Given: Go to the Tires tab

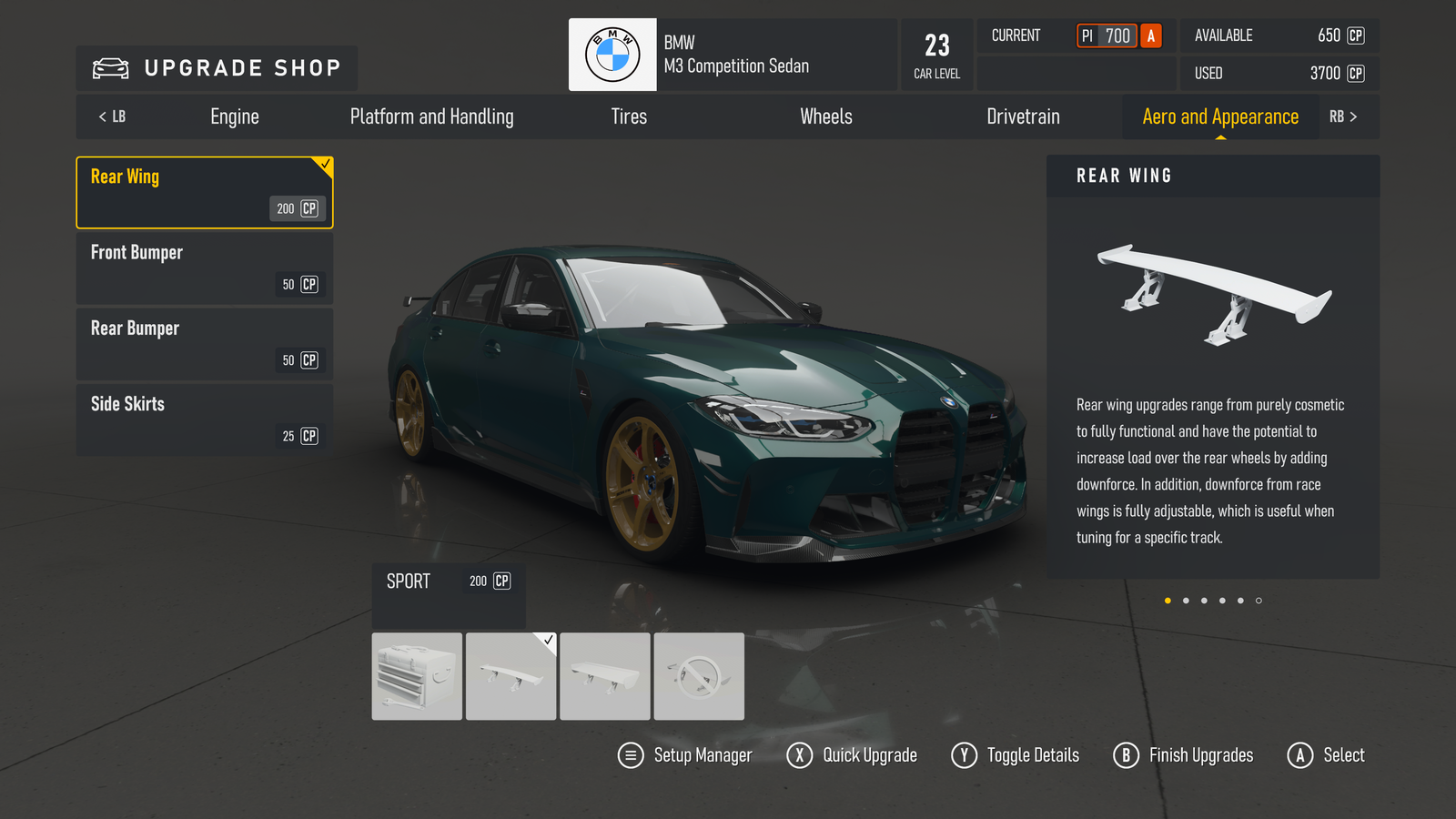Looking at the screenshot, I should [x=629, y=116].
